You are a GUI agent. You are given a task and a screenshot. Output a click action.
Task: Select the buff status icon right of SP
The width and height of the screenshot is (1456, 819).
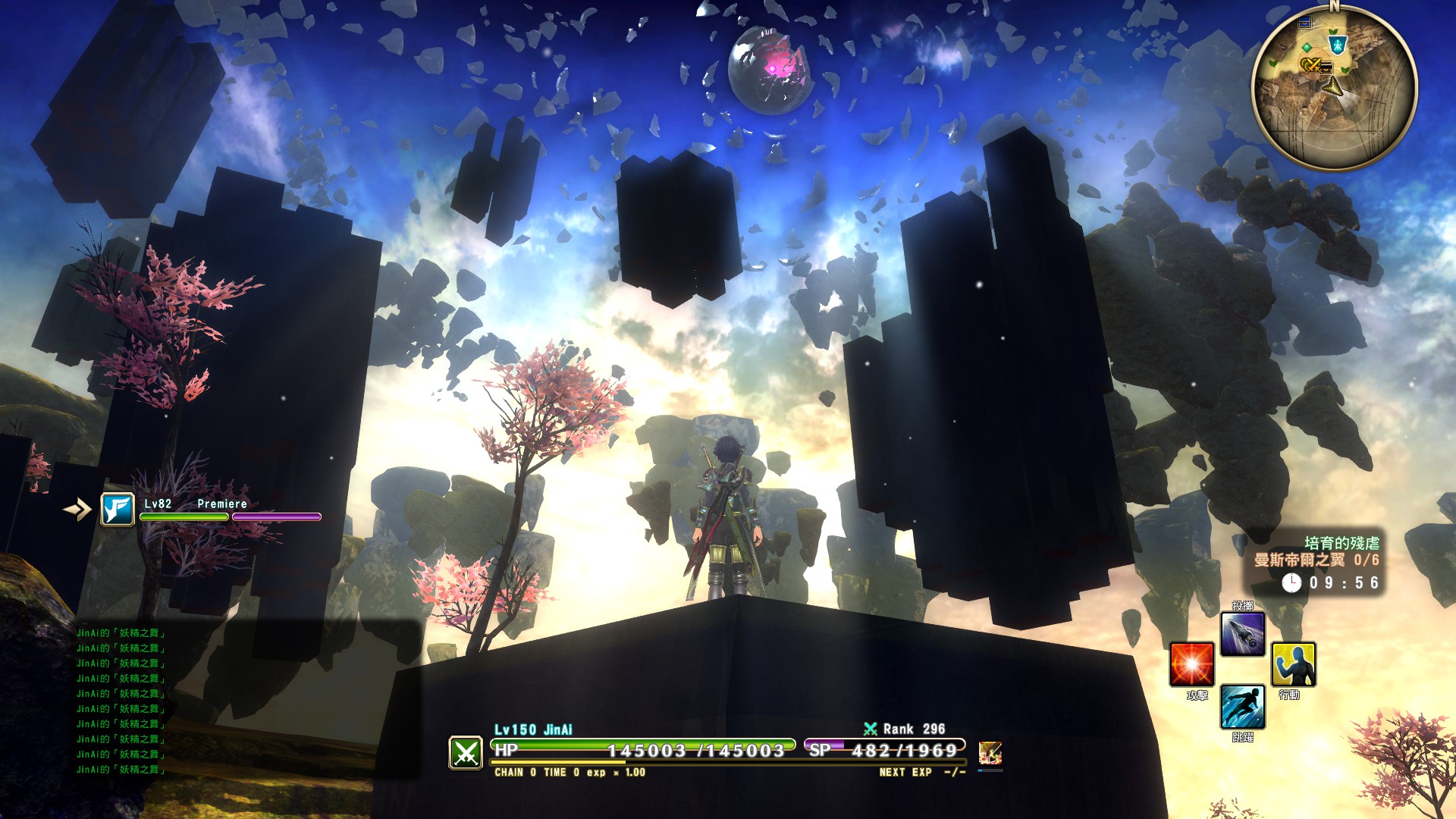click(x=990, y=752)
